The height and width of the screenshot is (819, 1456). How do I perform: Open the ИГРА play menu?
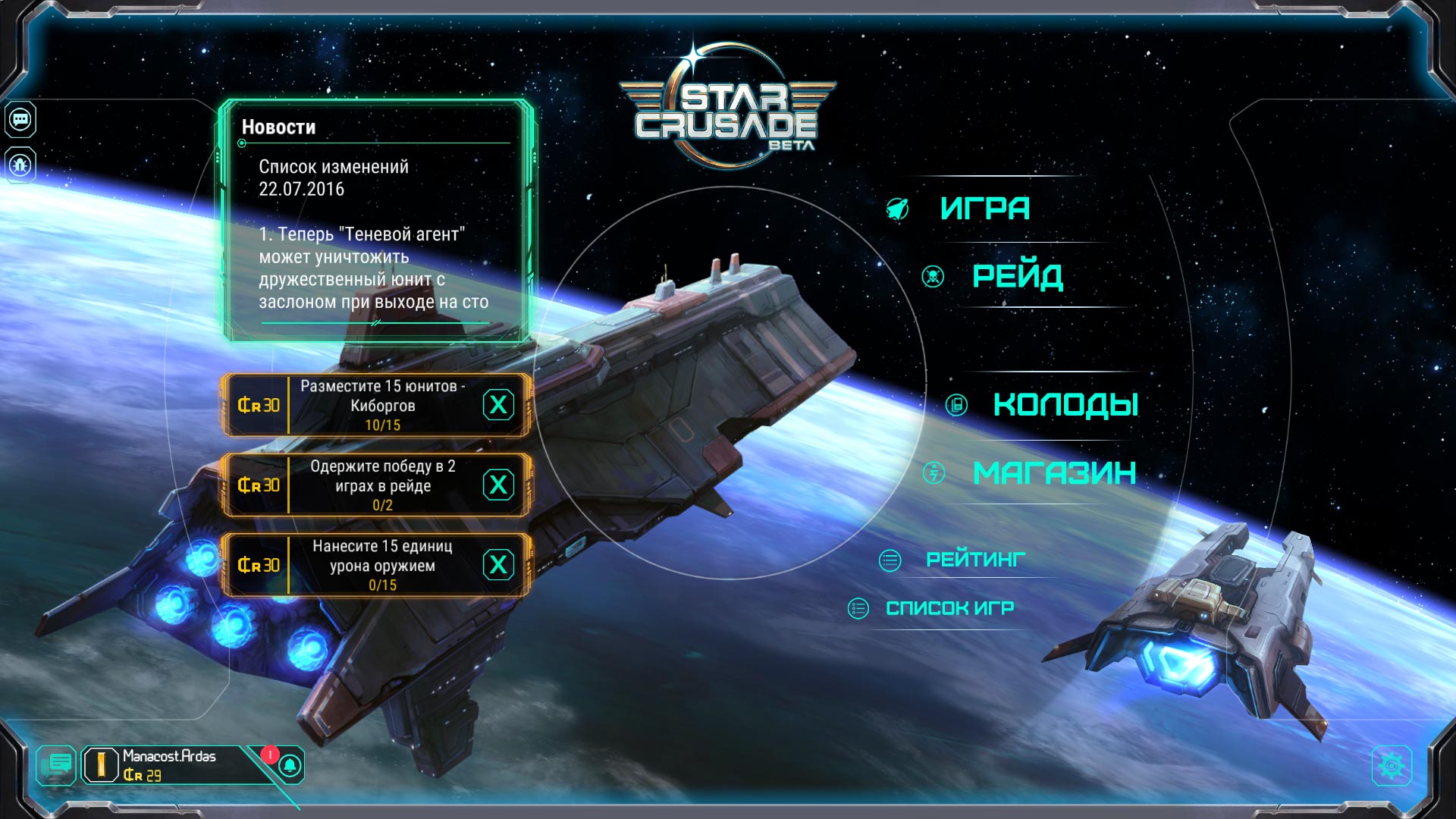(984, 209)
